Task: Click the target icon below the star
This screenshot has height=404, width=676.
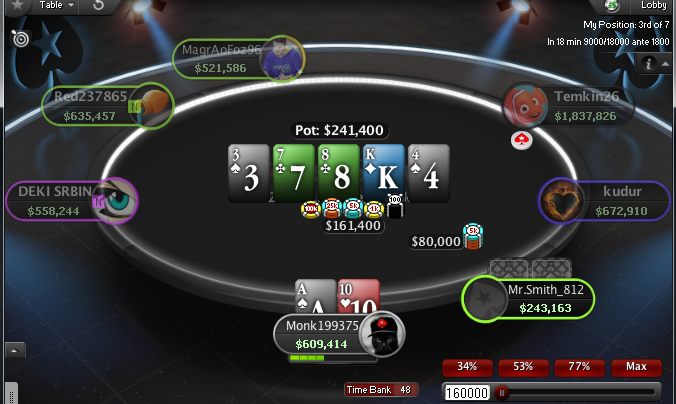Action: (x=19, y=38)
